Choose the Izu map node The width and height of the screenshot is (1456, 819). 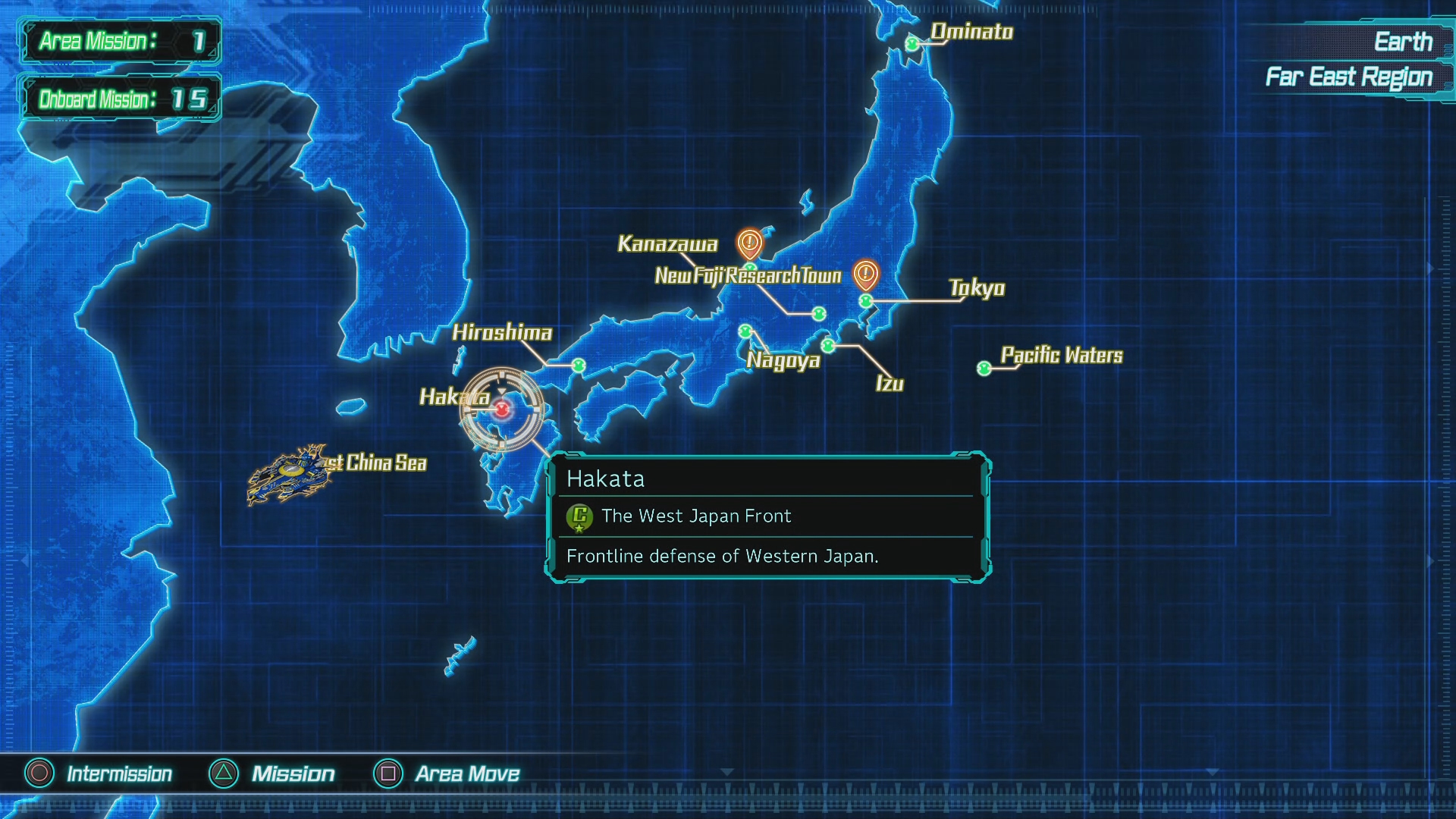pos(828,346)
